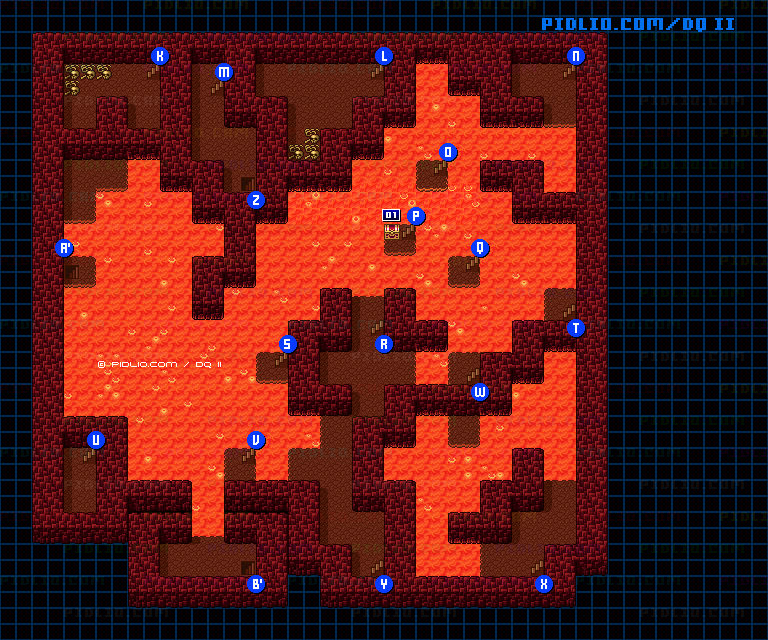Screen dimensions: 768x640
Task: Click the B' marker on the map
Action: coord(256,584)
